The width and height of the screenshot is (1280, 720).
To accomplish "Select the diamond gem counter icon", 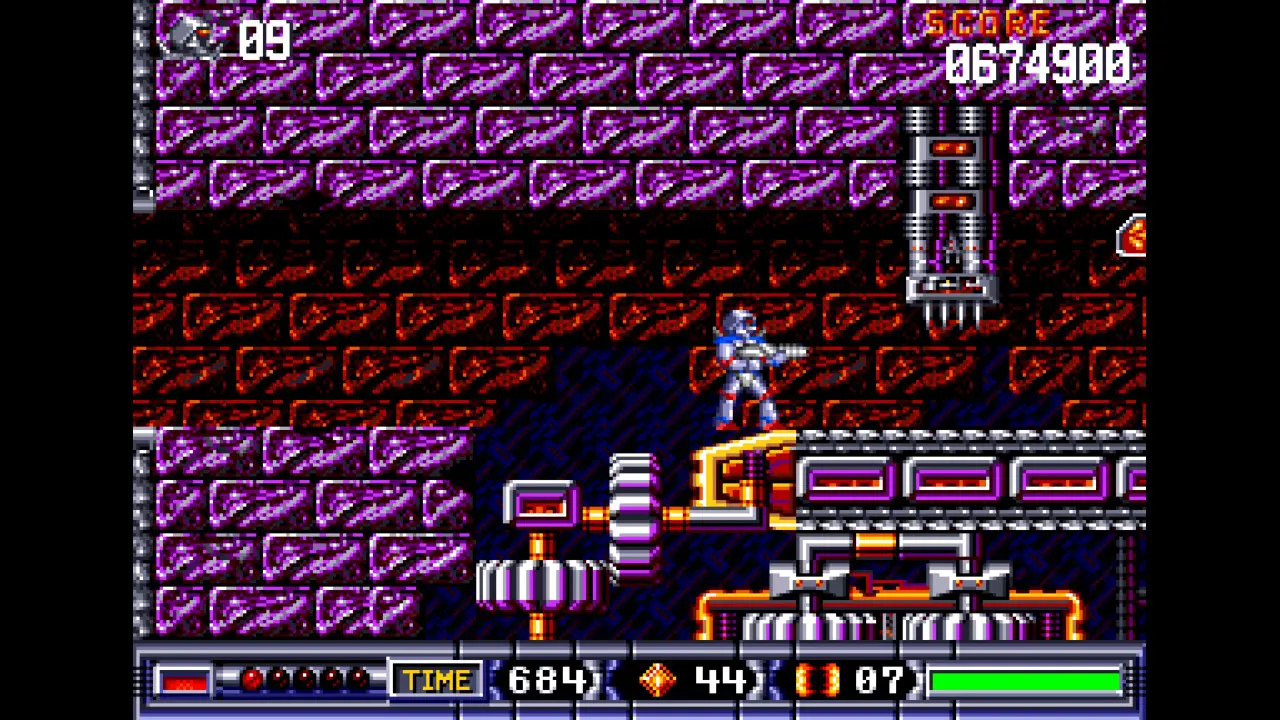I will point(657,679).
